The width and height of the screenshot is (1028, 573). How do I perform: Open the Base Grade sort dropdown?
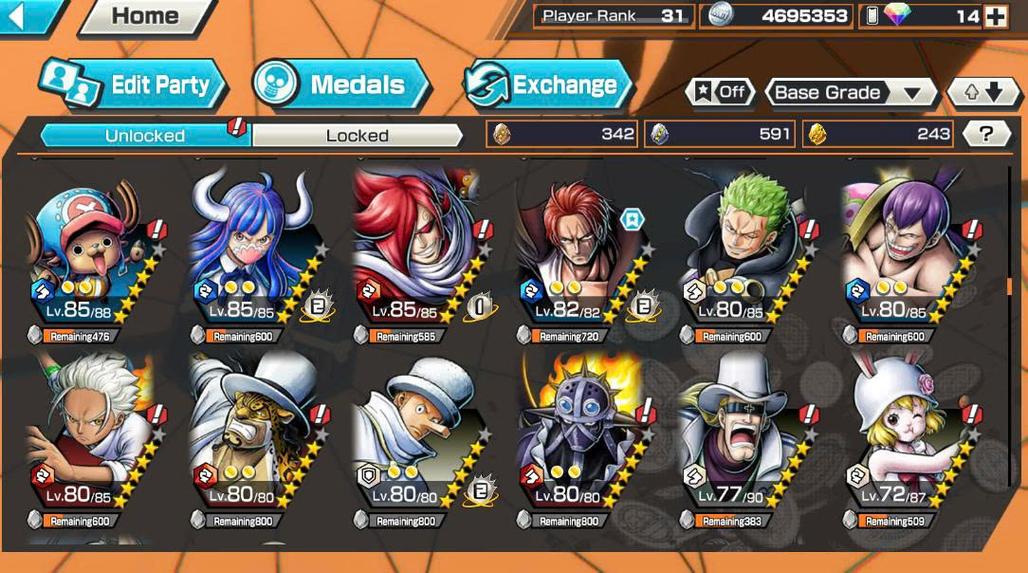click(850, 93)
